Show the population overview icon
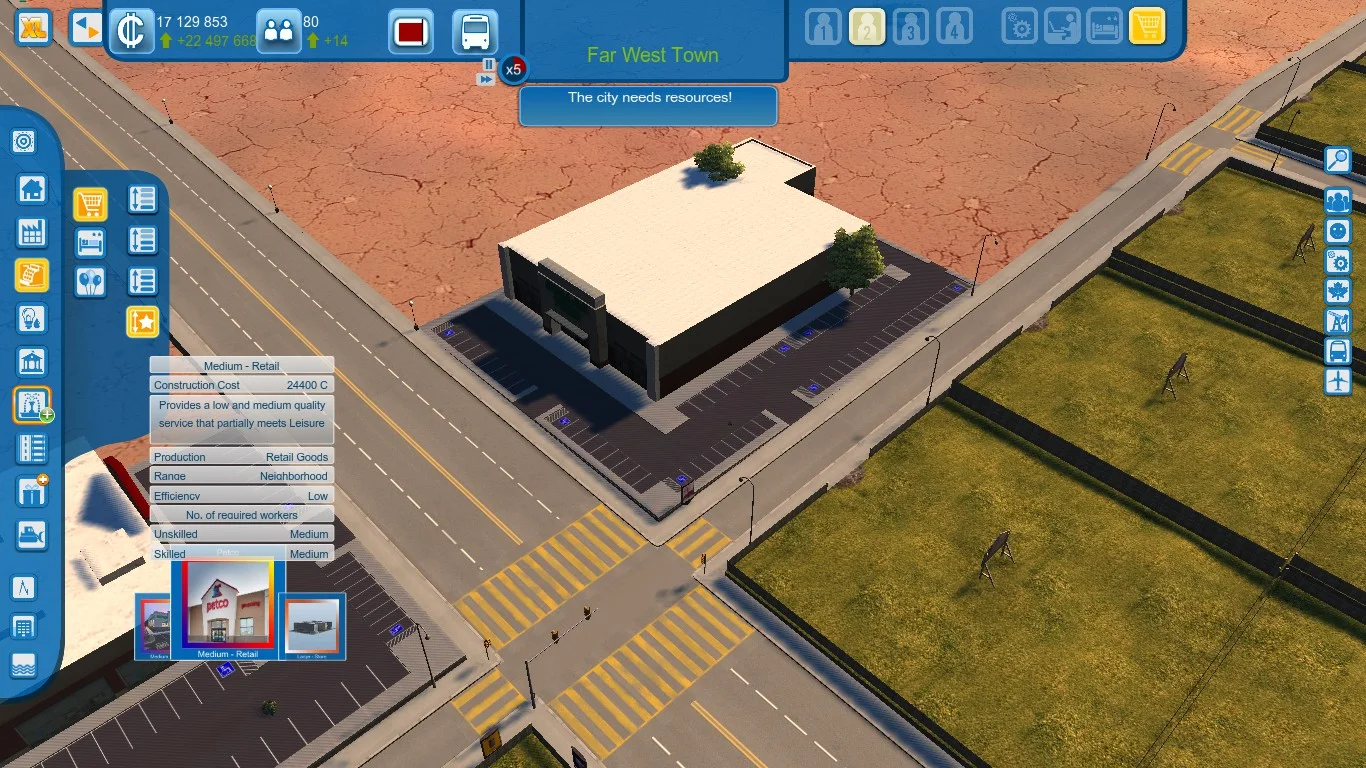 (x=278, y=30)
